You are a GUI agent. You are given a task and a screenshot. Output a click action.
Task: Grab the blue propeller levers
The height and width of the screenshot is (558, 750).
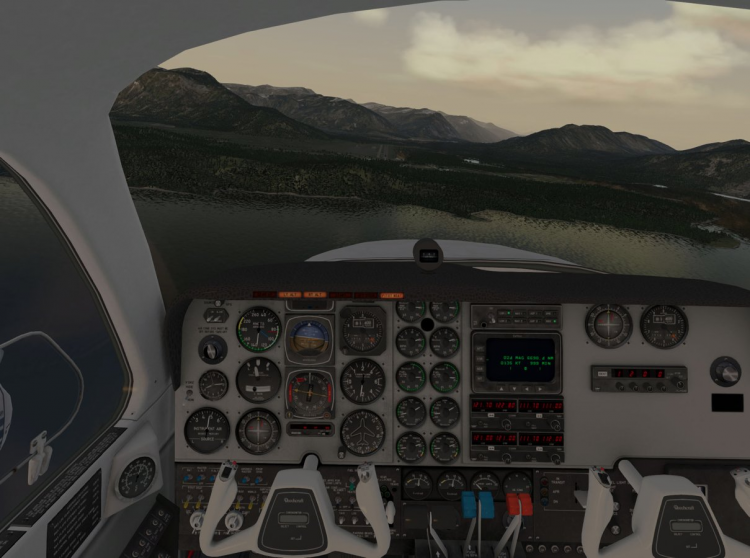point(479,503)
